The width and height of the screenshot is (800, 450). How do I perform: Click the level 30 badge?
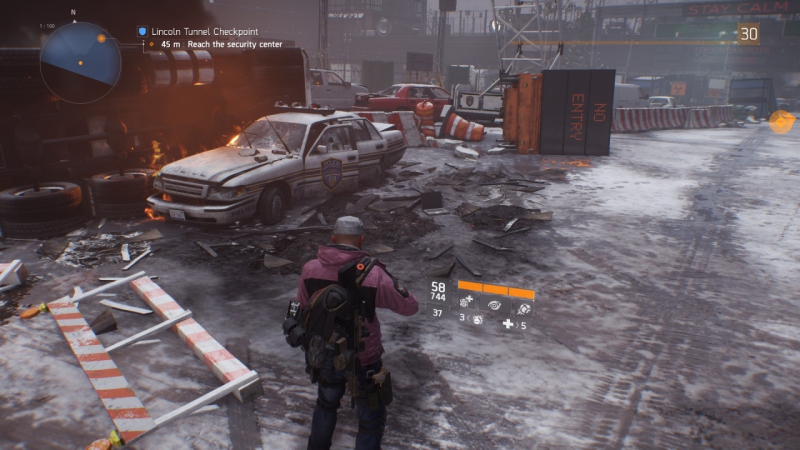point(748,34)
